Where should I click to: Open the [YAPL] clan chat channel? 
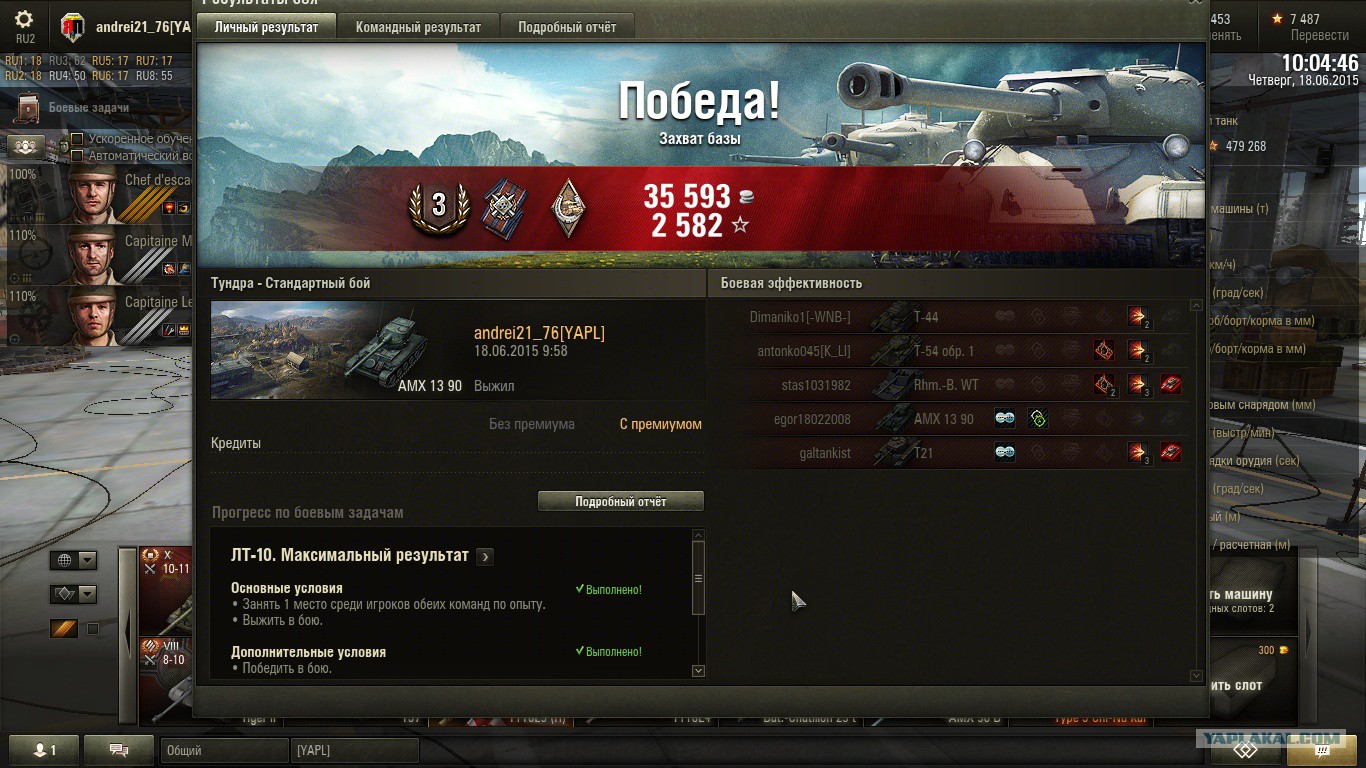point(354,750)
